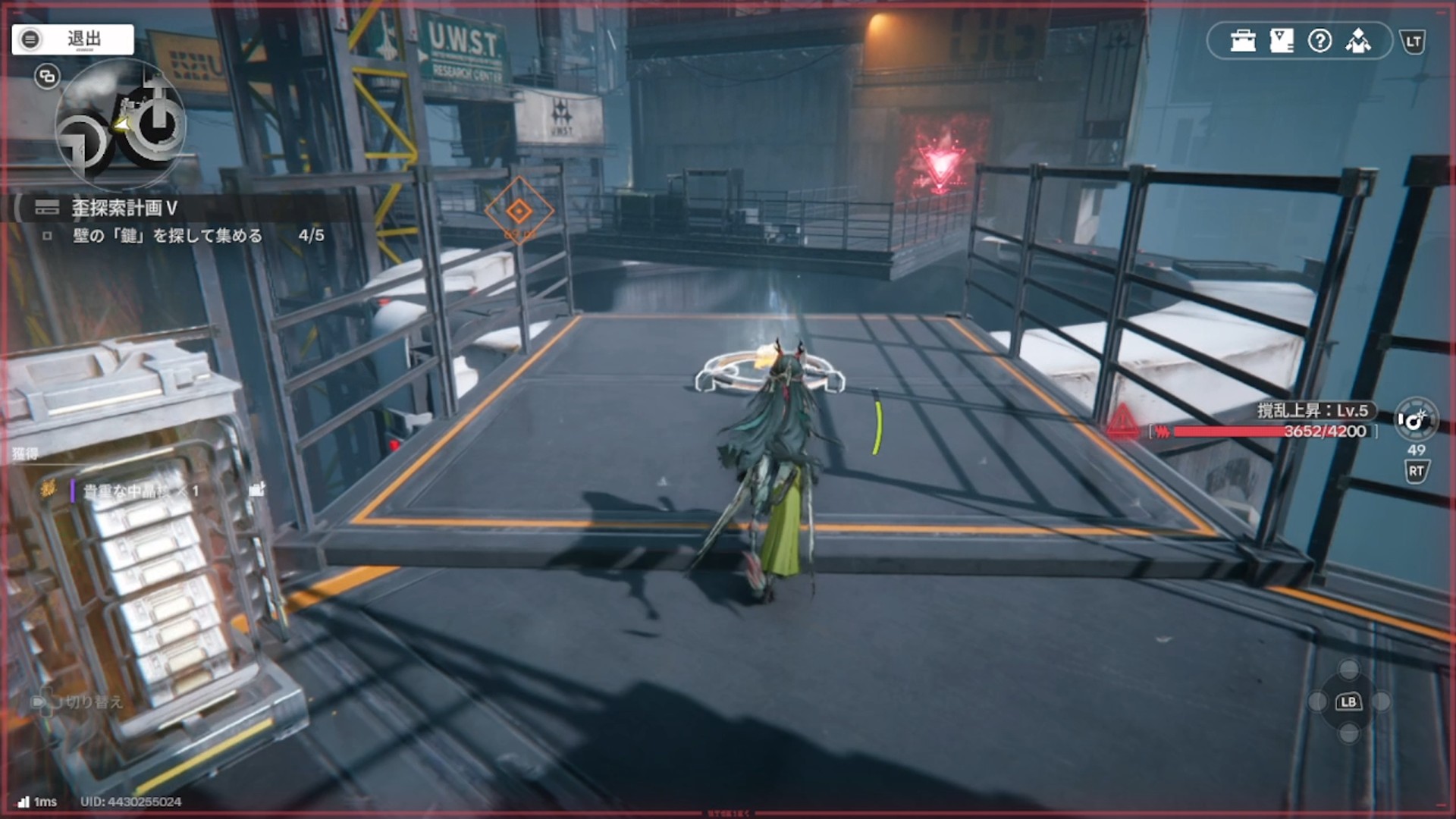The height and width of the screenshot is (819, 1456).
Task: Activate the bomb gadget skill icon
Action: pos(1415,419)
